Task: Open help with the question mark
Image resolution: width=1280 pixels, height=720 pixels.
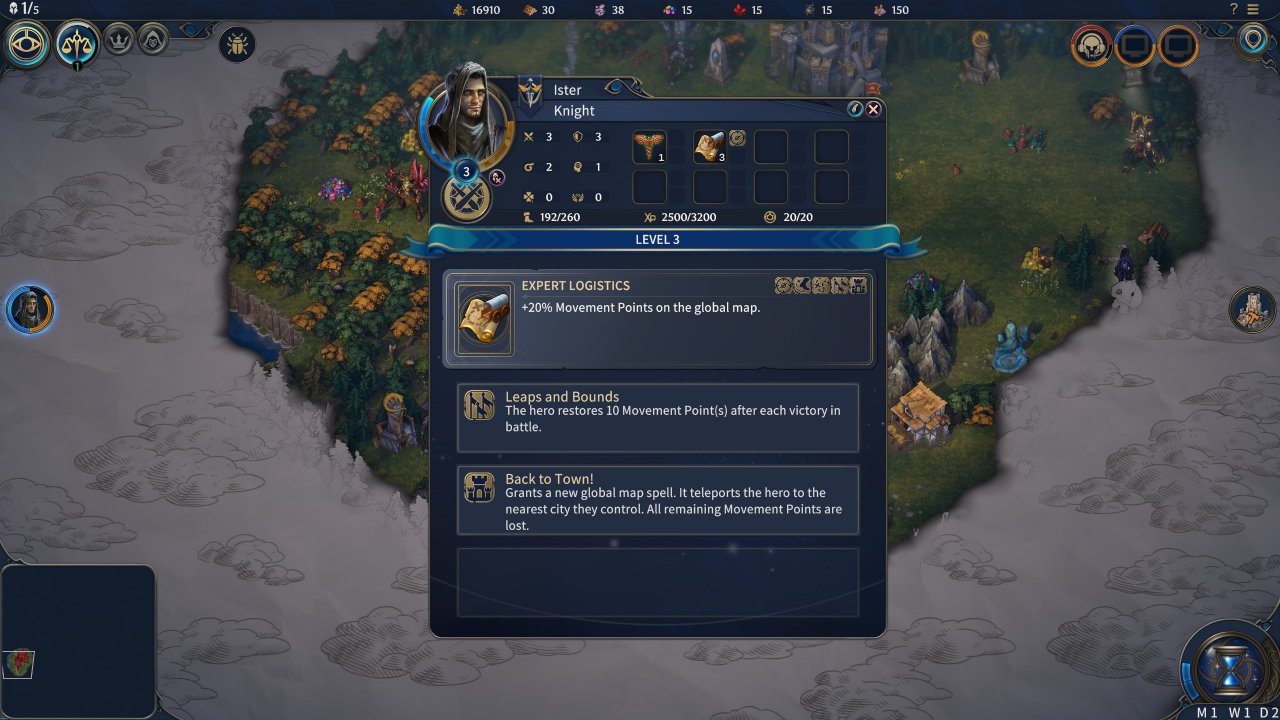Action: (1234, 9)
